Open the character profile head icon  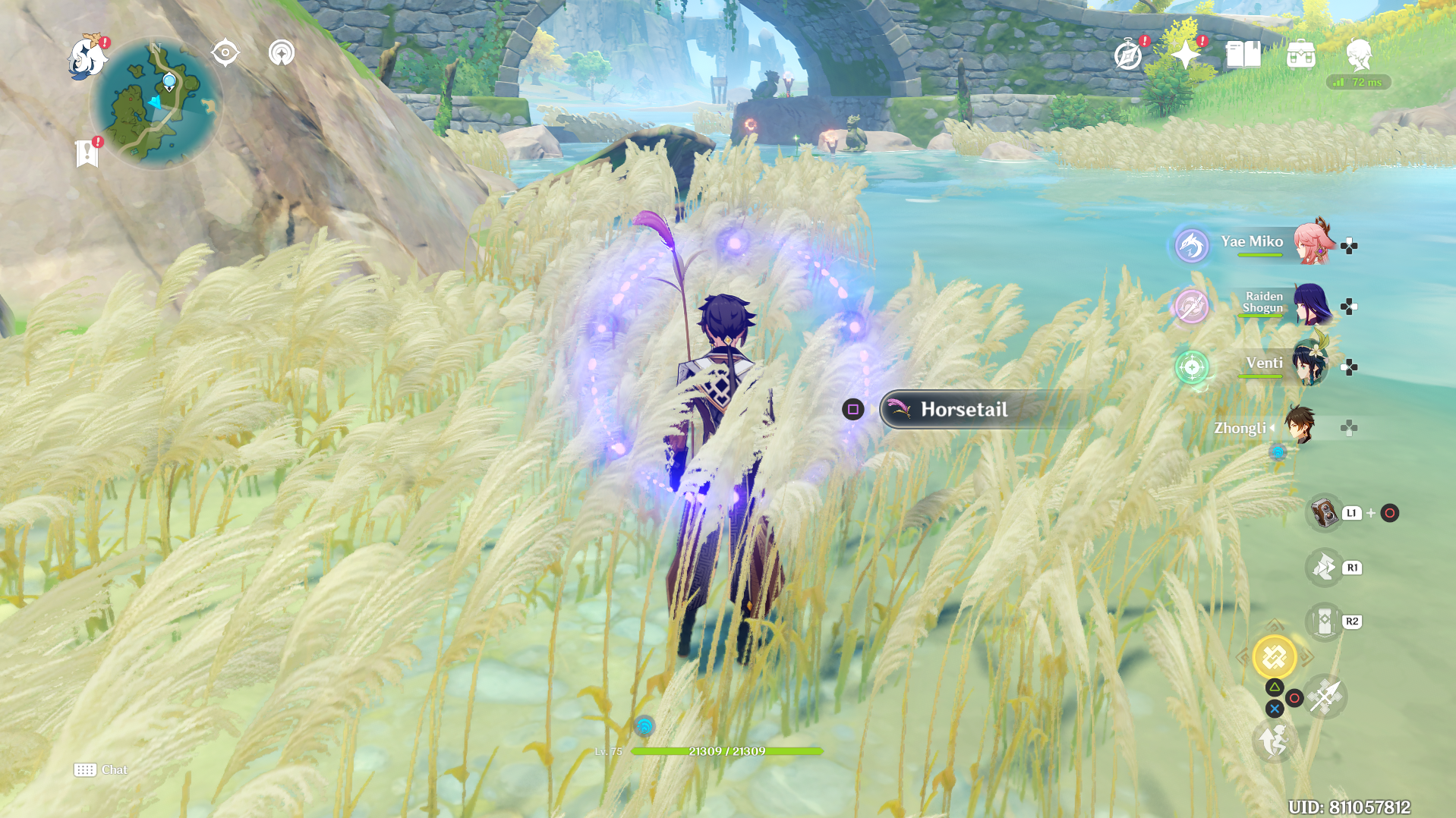(x=1358, y=55)
